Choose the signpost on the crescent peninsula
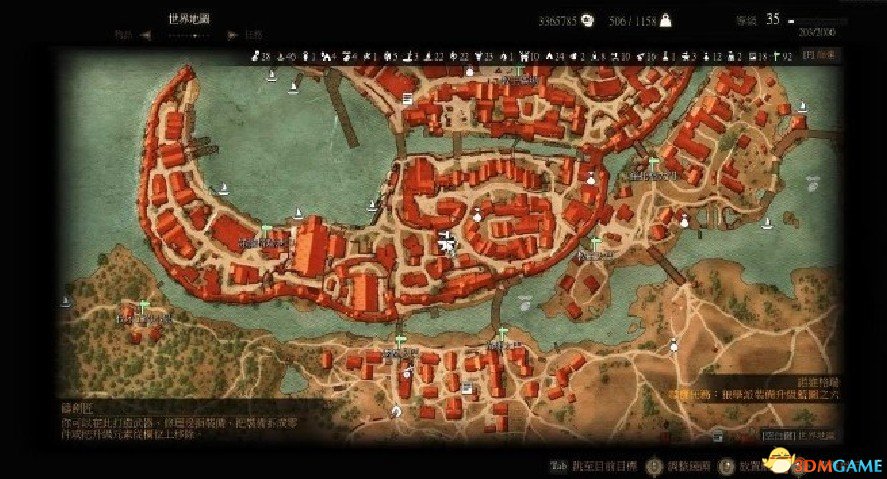887x479 pixels. pyautogui.click(x=265, y=231)
